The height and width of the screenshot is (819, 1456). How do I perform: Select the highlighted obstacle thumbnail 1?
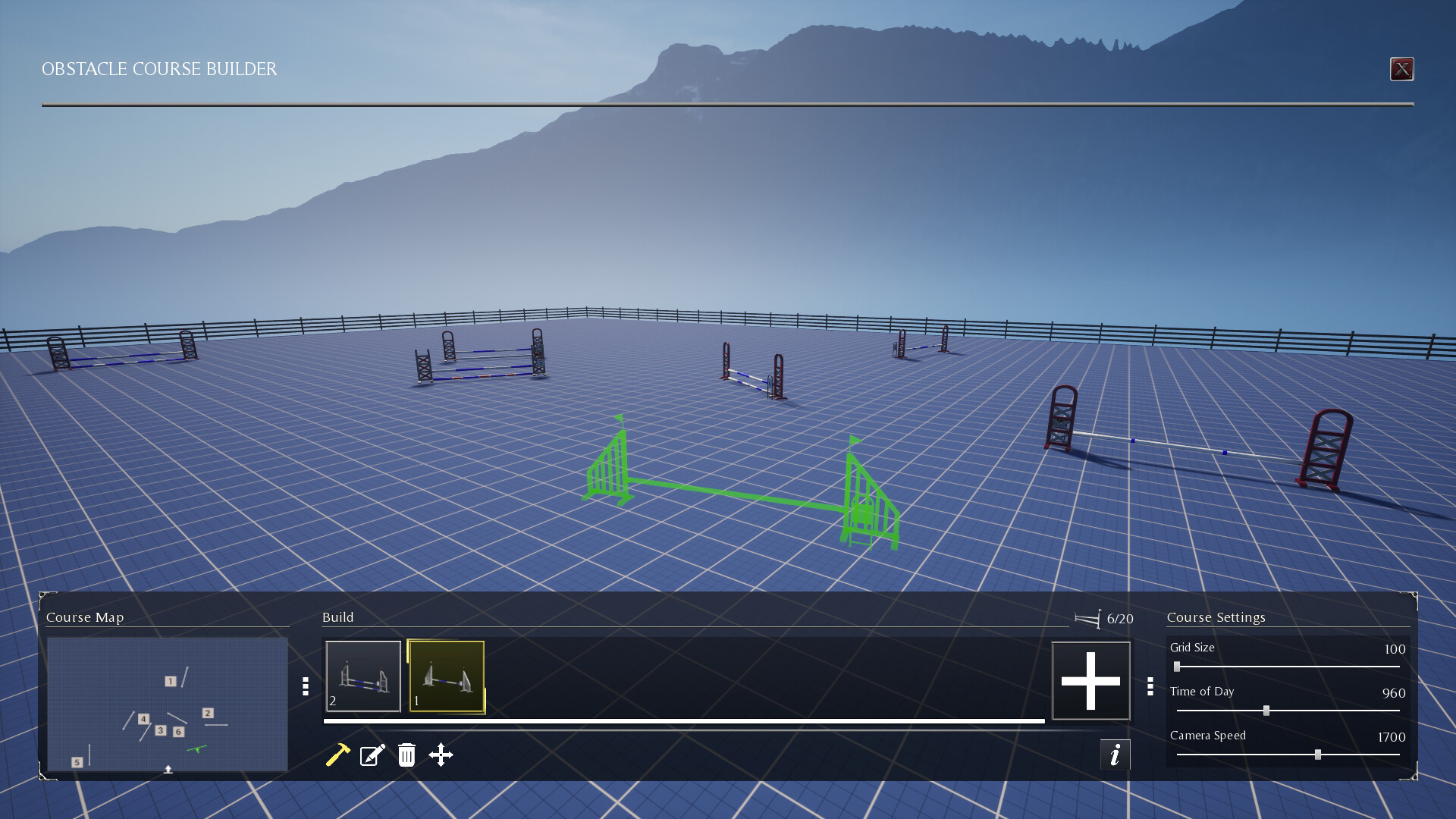tap(447, 677)
